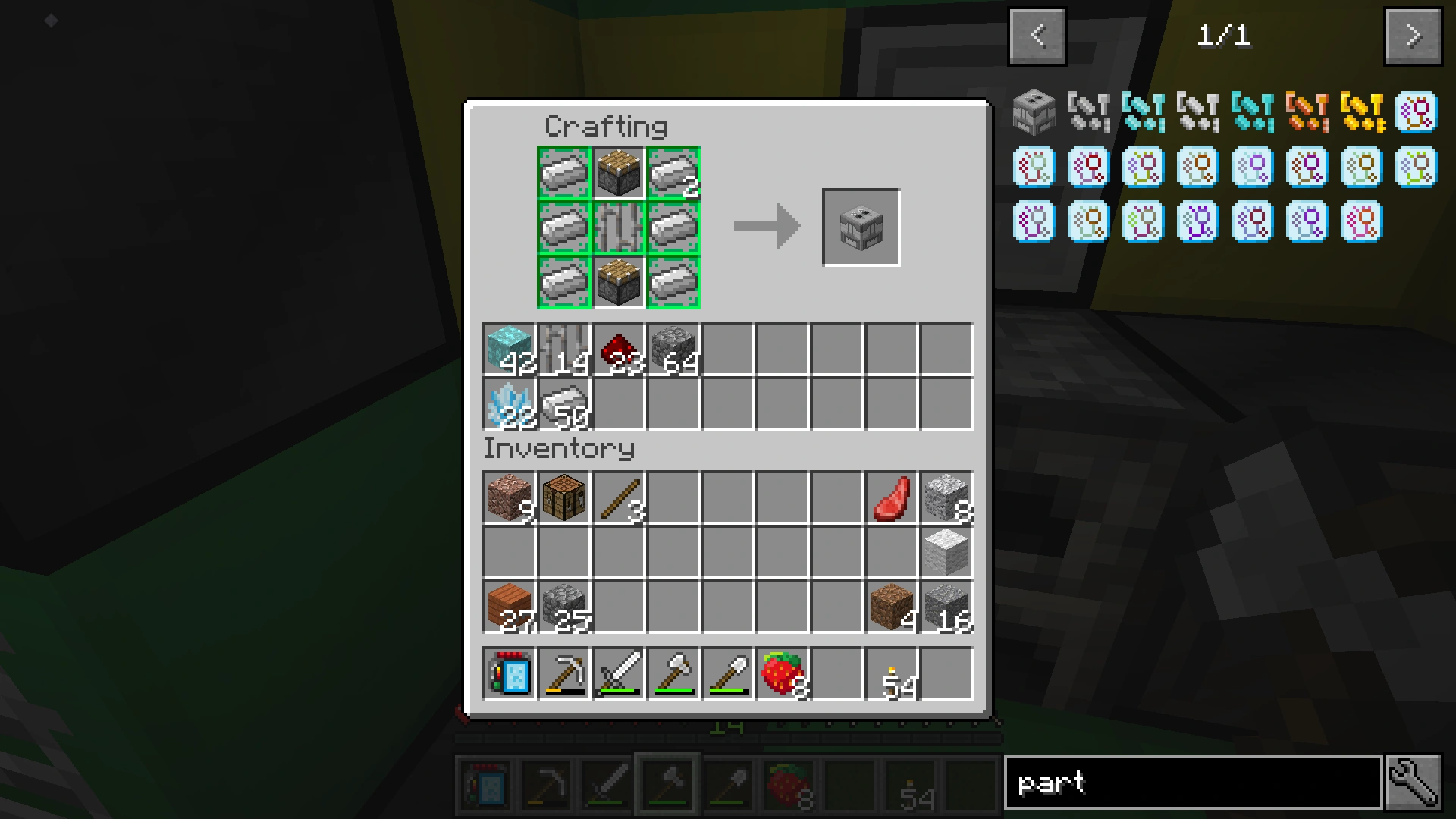Click the previous page arrow near the 1/1 label

click(1036, 35)
